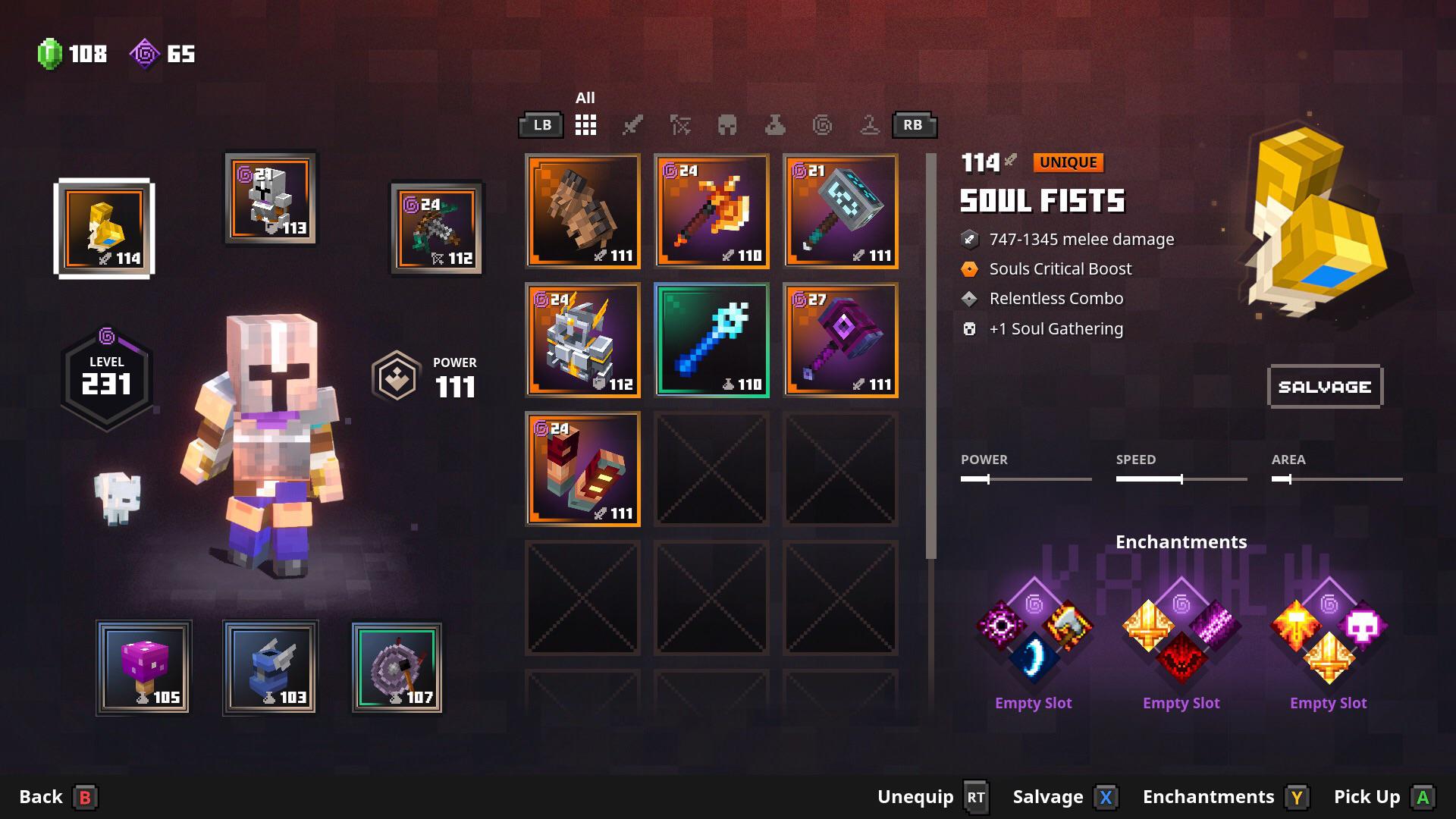Select the melee weapons filter sword icon
Viewport: 1456px width, 819px height.
click(633, 126)
